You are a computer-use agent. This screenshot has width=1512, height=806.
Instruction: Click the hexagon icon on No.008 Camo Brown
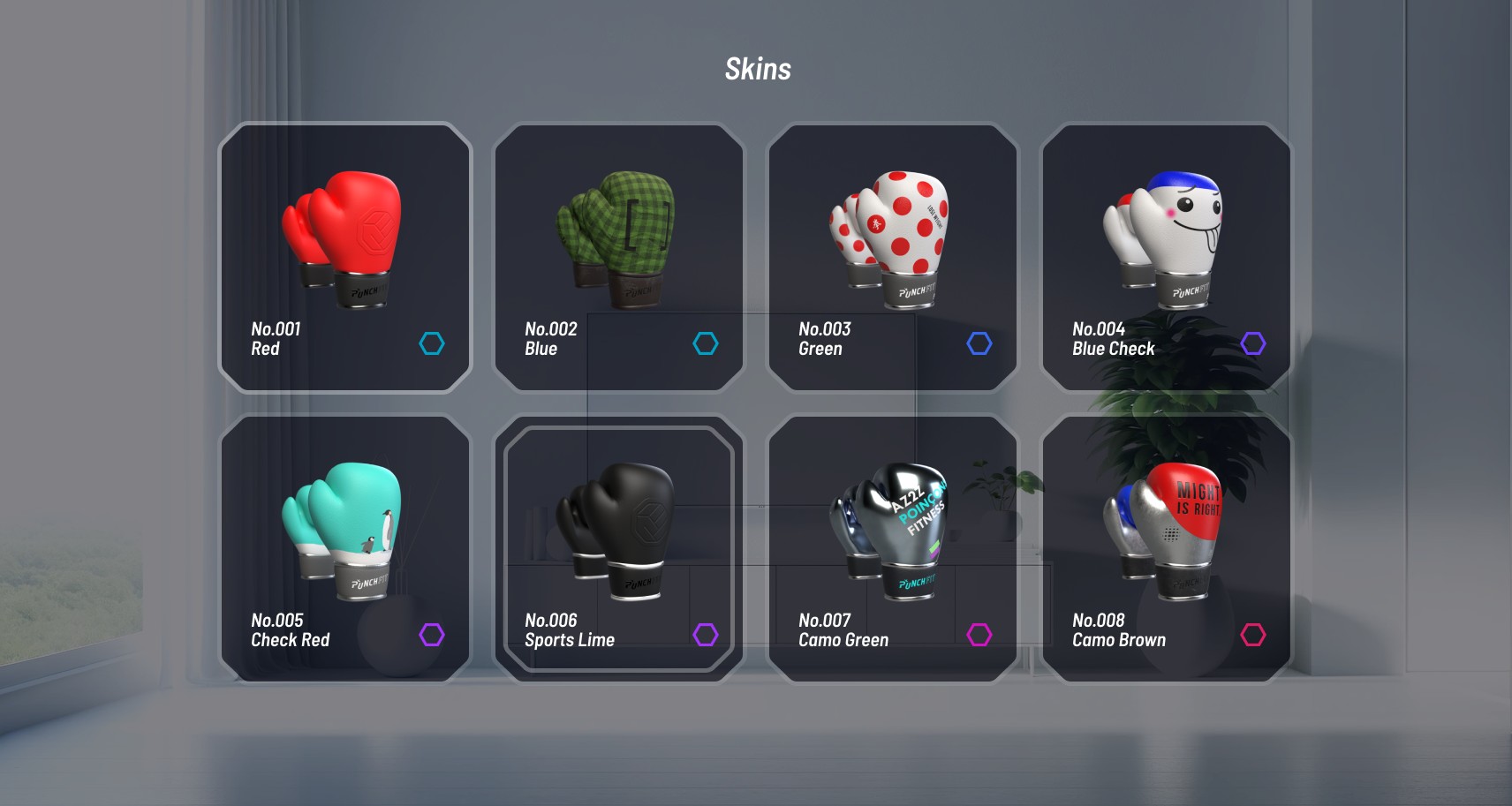point(1253,635)
